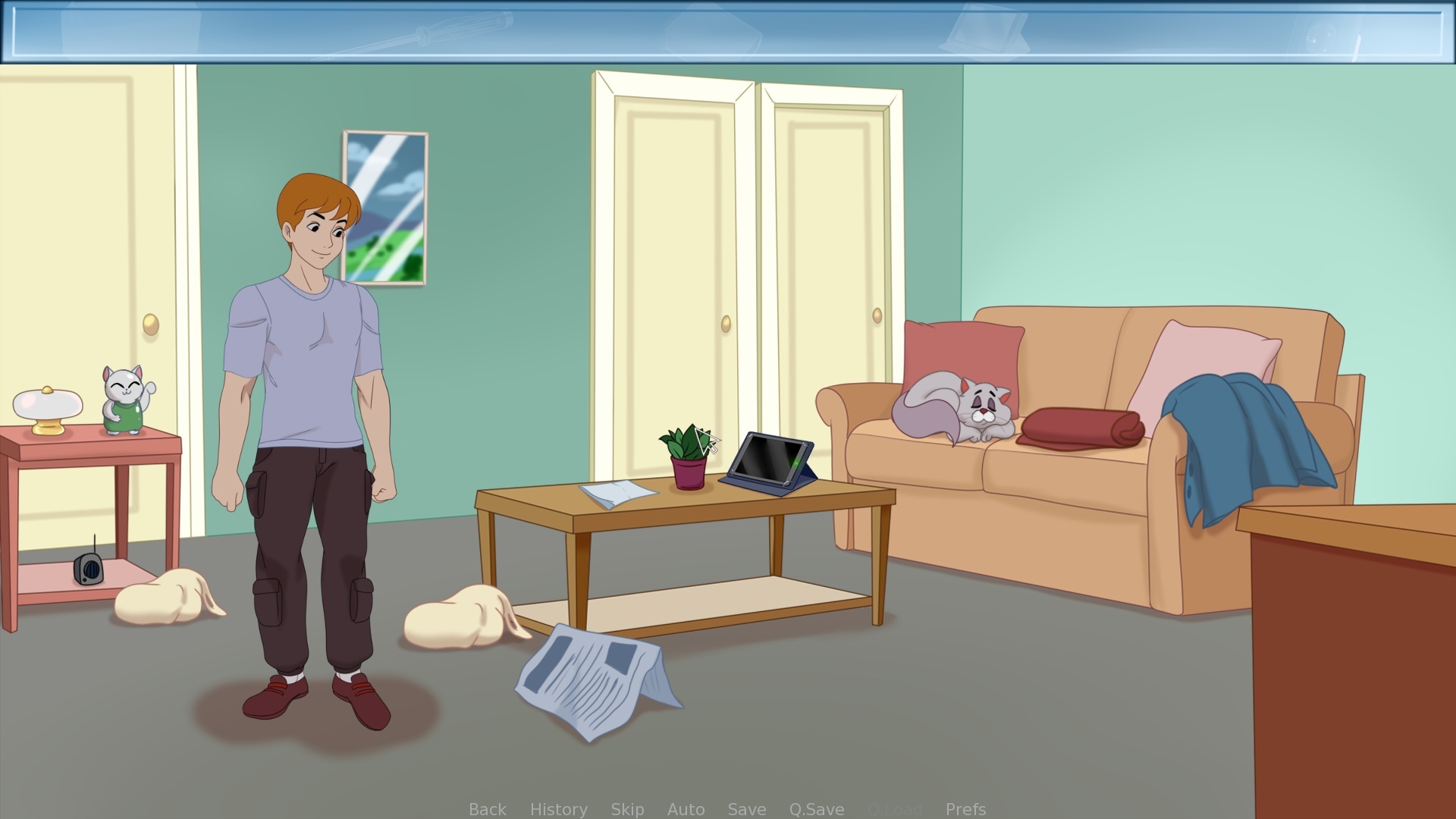Enable Auto-read mode
This screenshot has height=819, width=1456.
[x=685, y=809]
